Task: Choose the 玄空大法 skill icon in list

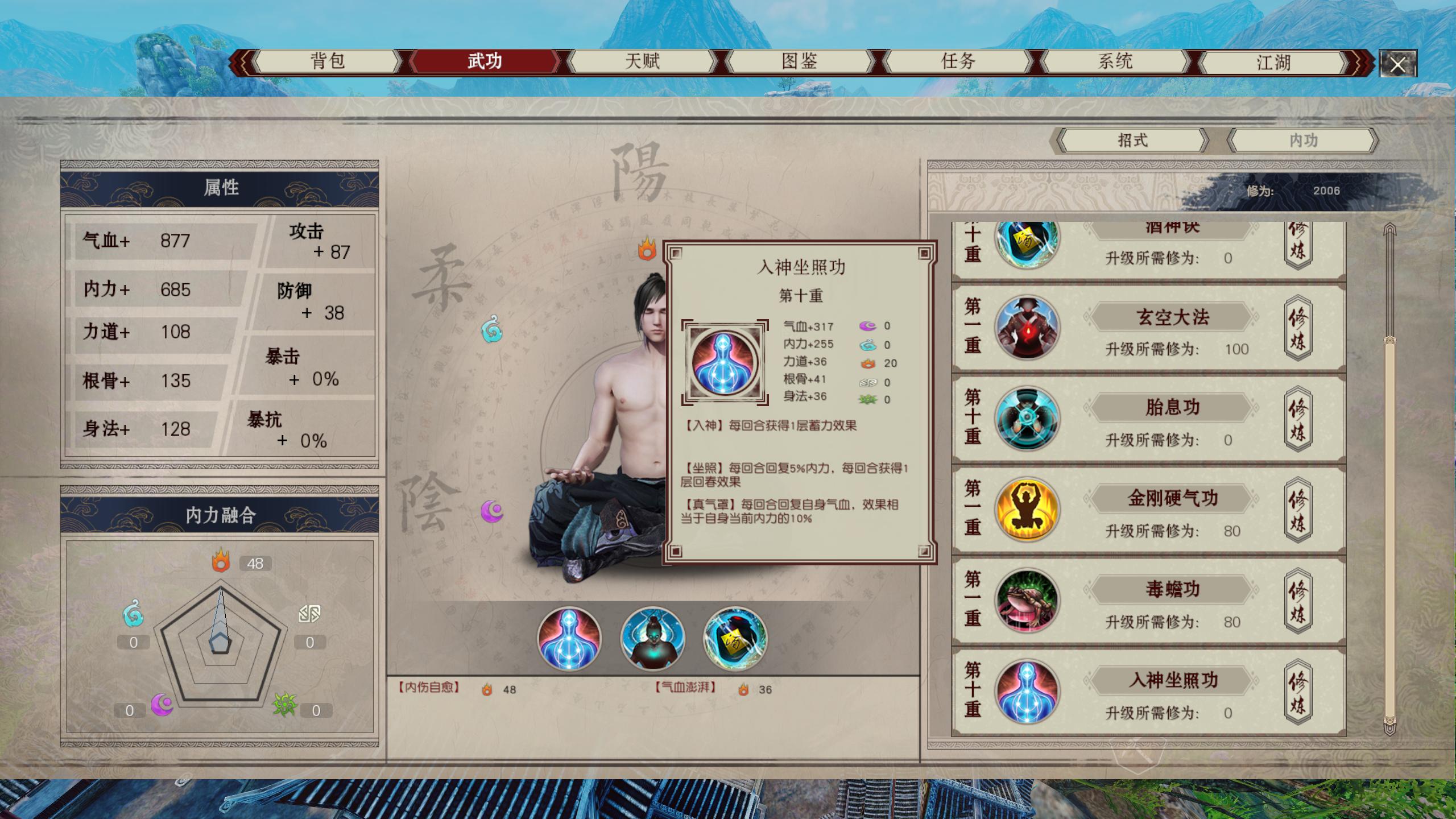Action: tap(1027, 328)
